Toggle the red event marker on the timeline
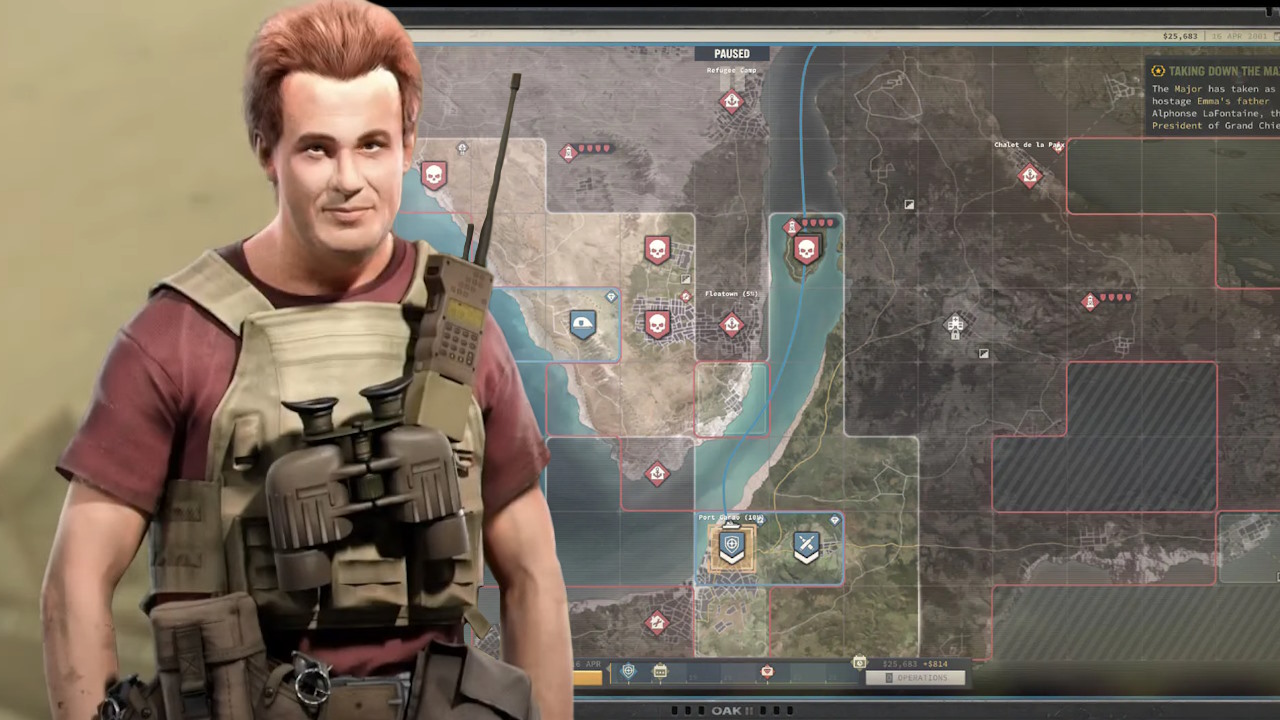Viewport: 1280px width, 720px height. tap(766, 671)
